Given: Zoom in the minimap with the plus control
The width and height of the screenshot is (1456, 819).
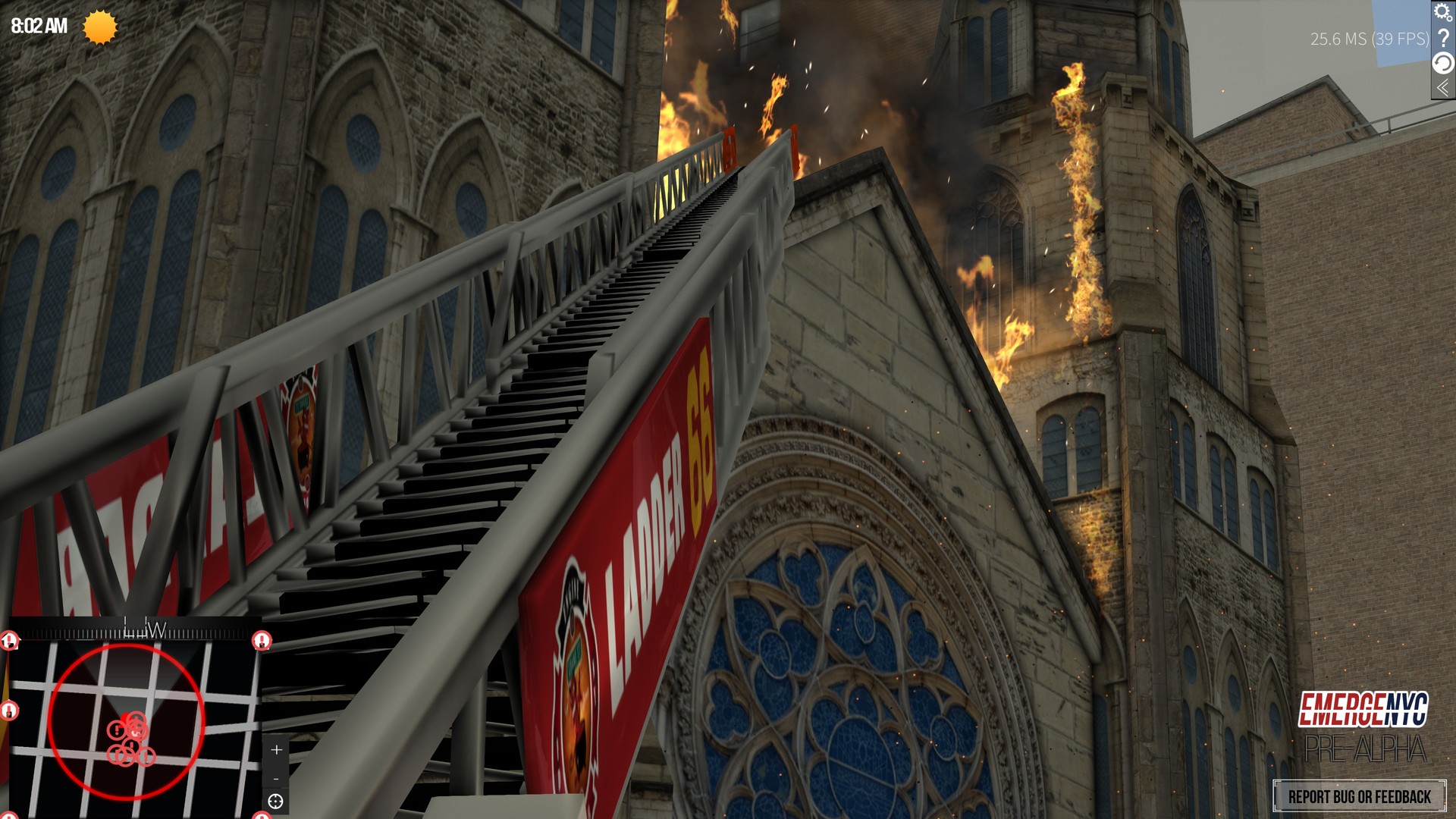Looking at the screenshot, I should pyautogui.click(x=276, y=749).
